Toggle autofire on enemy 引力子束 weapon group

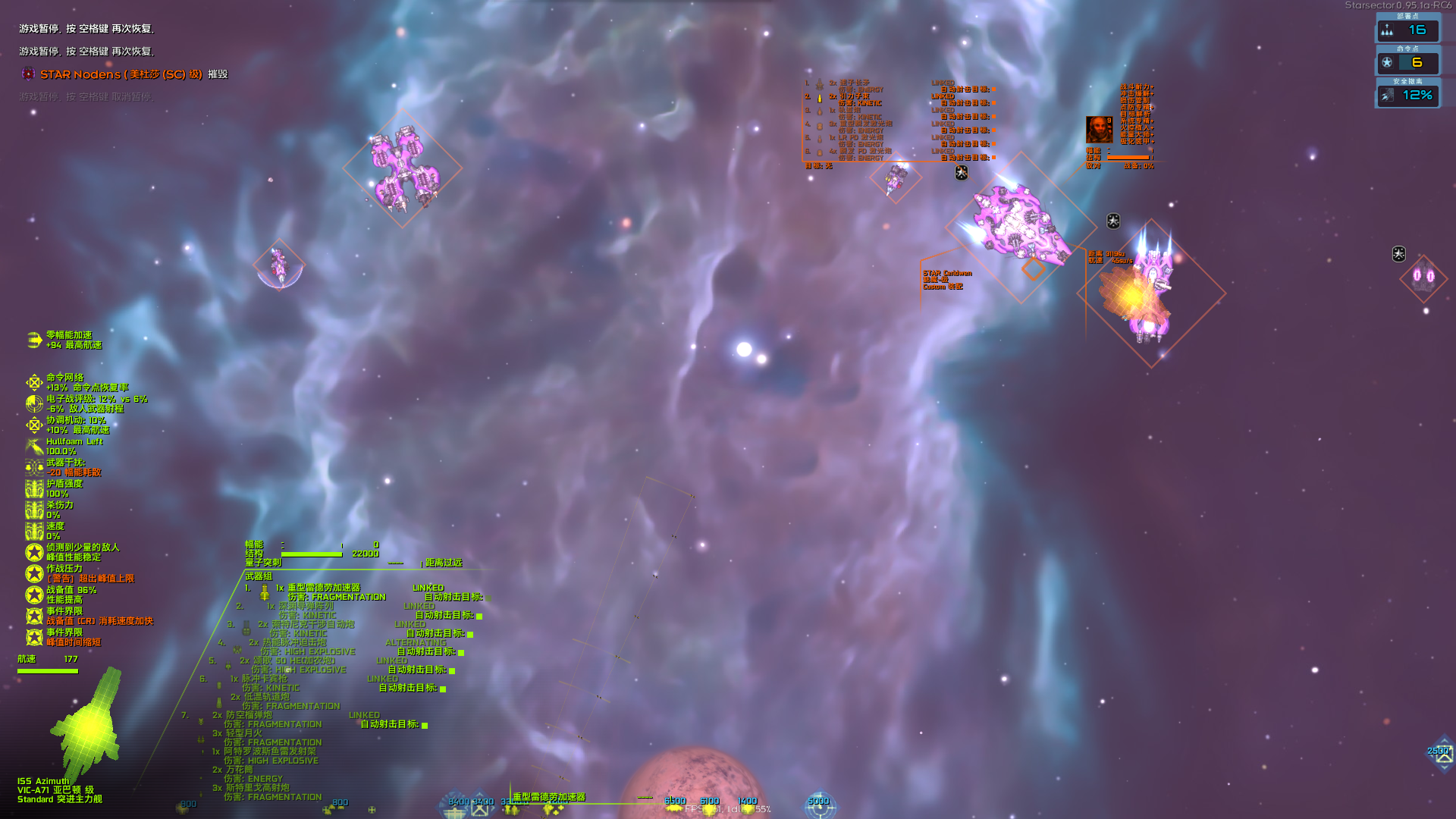click(994, 103)
